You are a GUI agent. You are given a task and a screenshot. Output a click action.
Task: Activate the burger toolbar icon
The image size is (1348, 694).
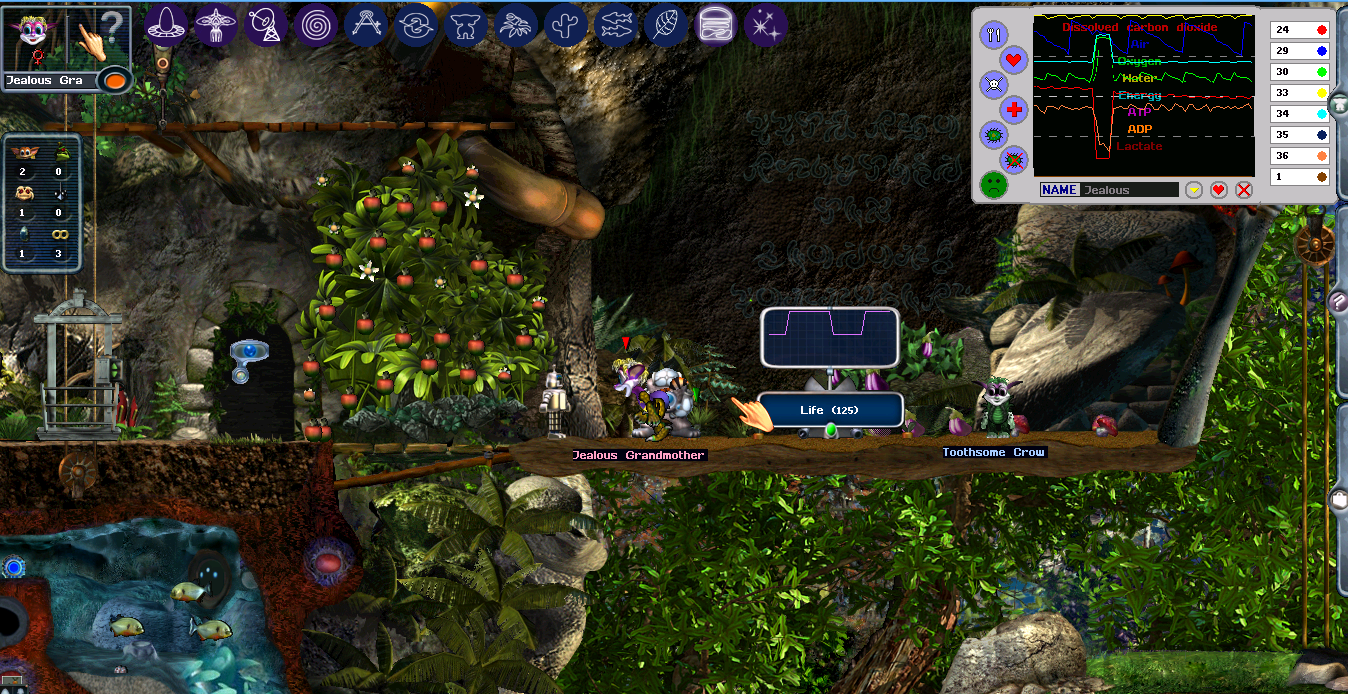[716, 25]
